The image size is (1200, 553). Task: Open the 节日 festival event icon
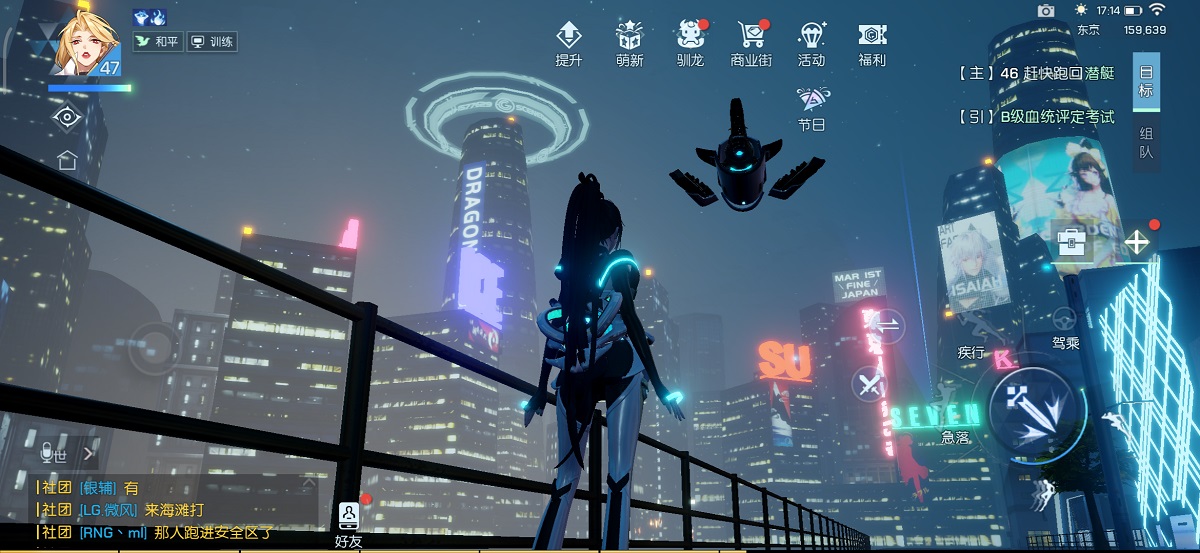pyautogui.click(x=811, y=108)
